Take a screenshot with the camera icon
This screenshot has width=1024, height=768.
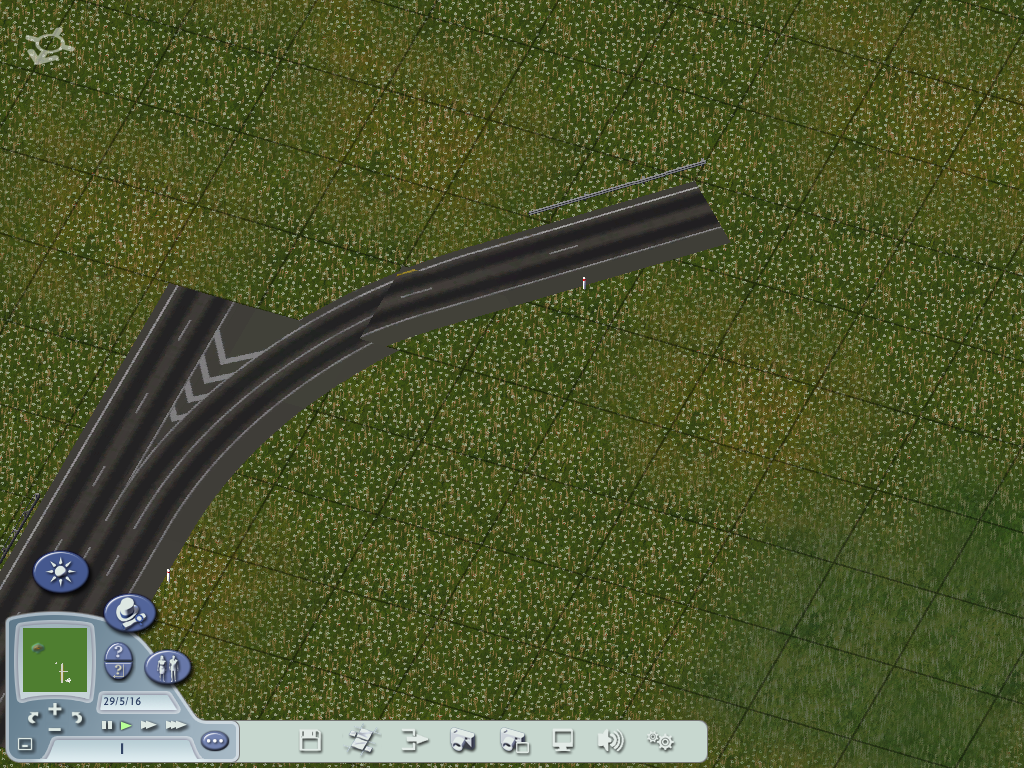click(x=462, y=741)
